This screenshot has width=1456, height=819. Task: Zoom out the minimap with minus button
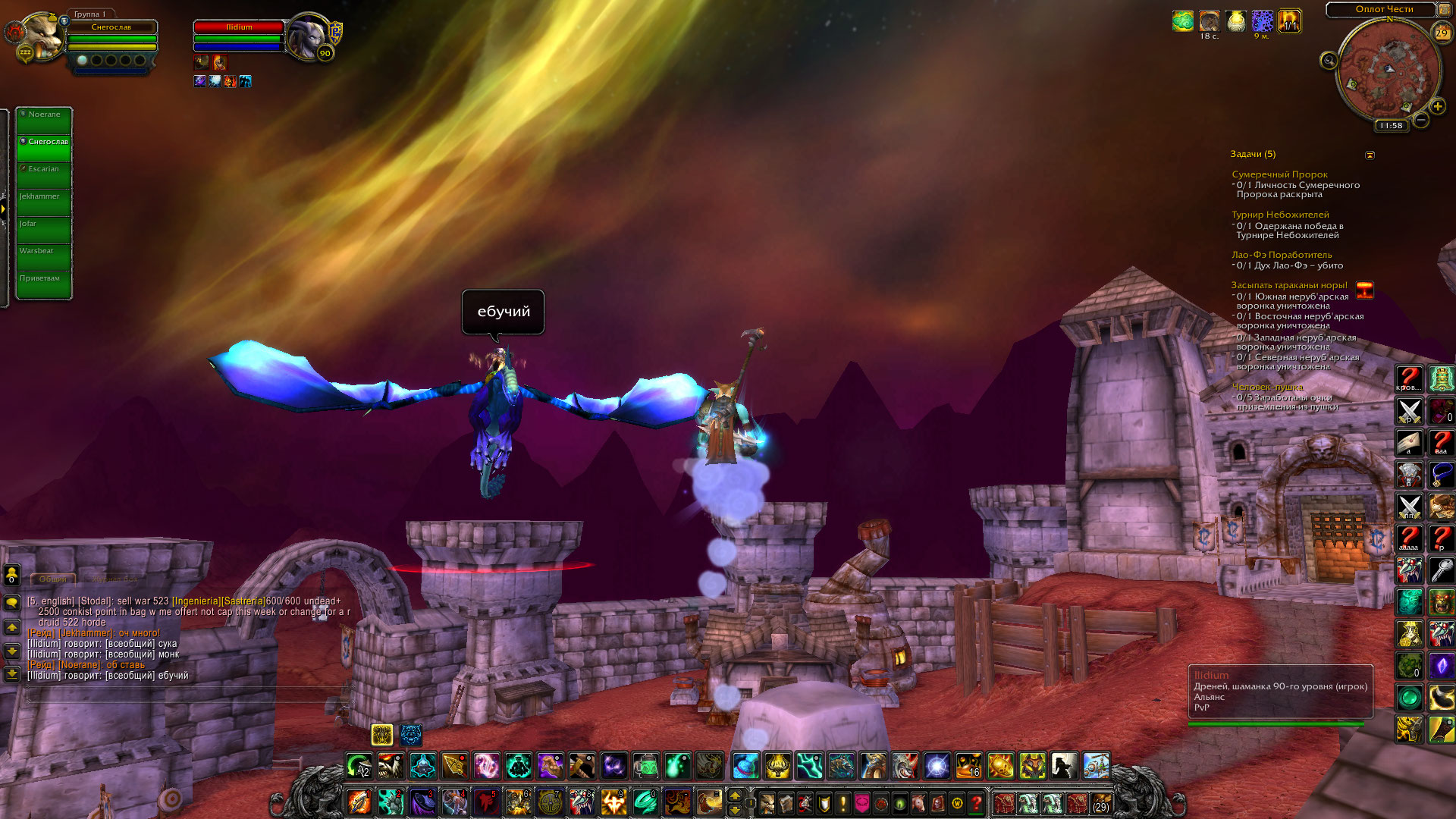tap(1421, 120)
